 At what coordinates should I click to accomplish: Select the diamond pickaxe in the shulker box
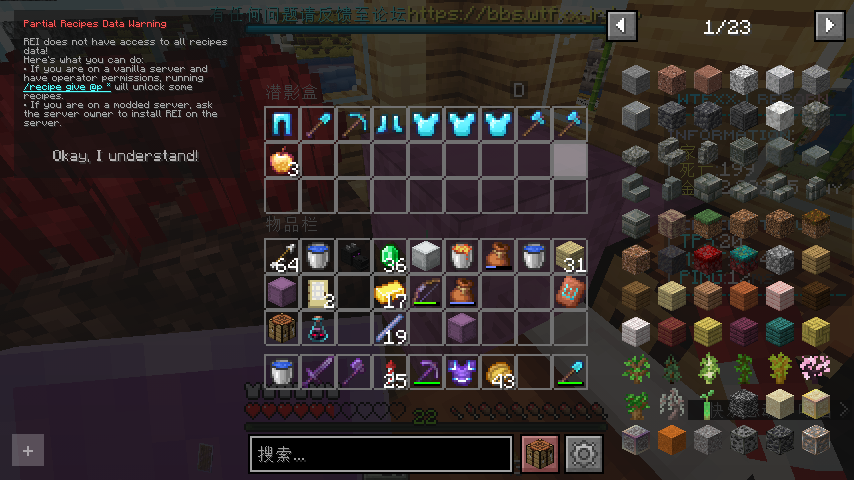354,124
